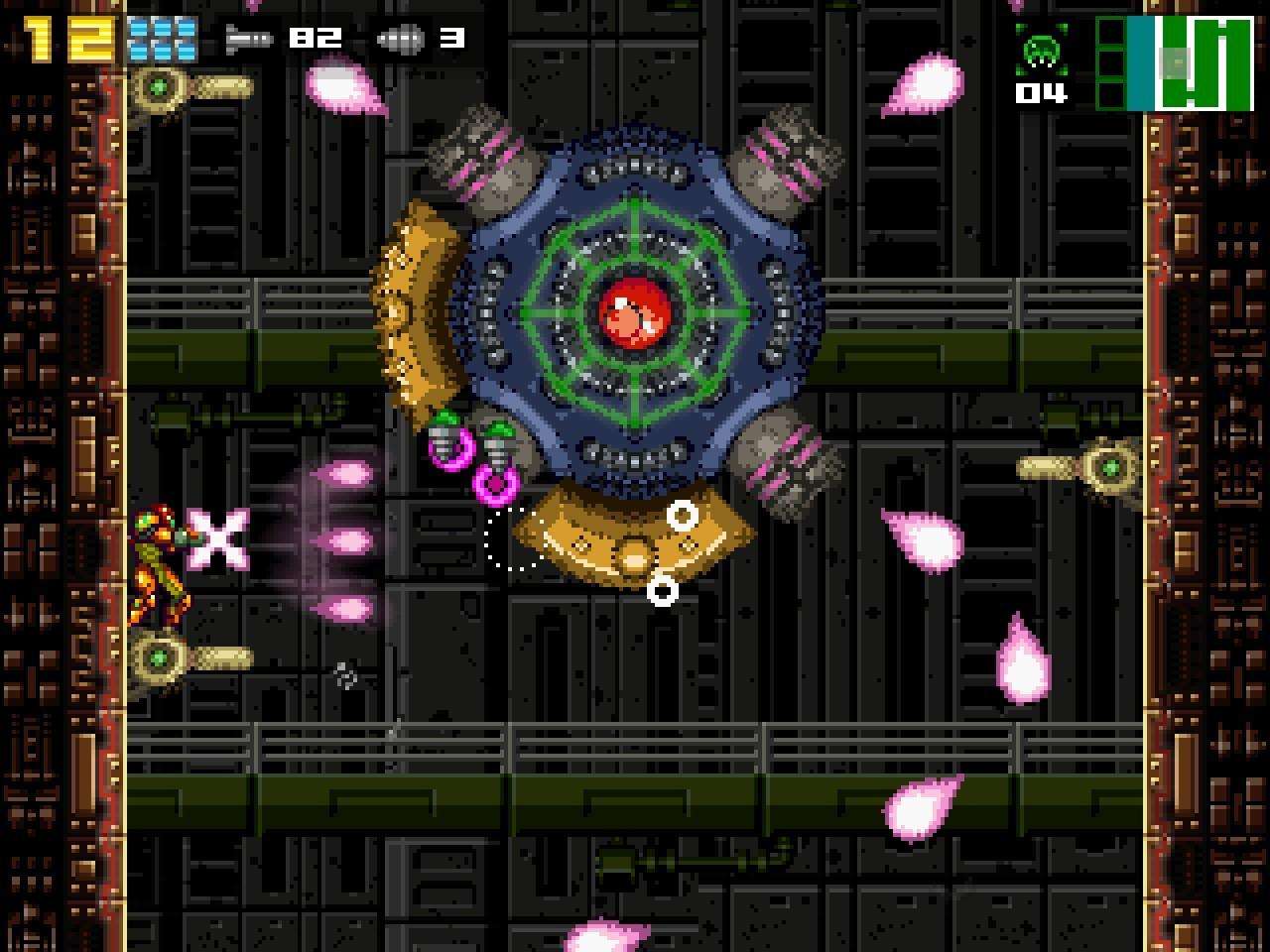Select the missile weapon icon
The height and width of the screenshot is (952, 1270).
(249, 40)
